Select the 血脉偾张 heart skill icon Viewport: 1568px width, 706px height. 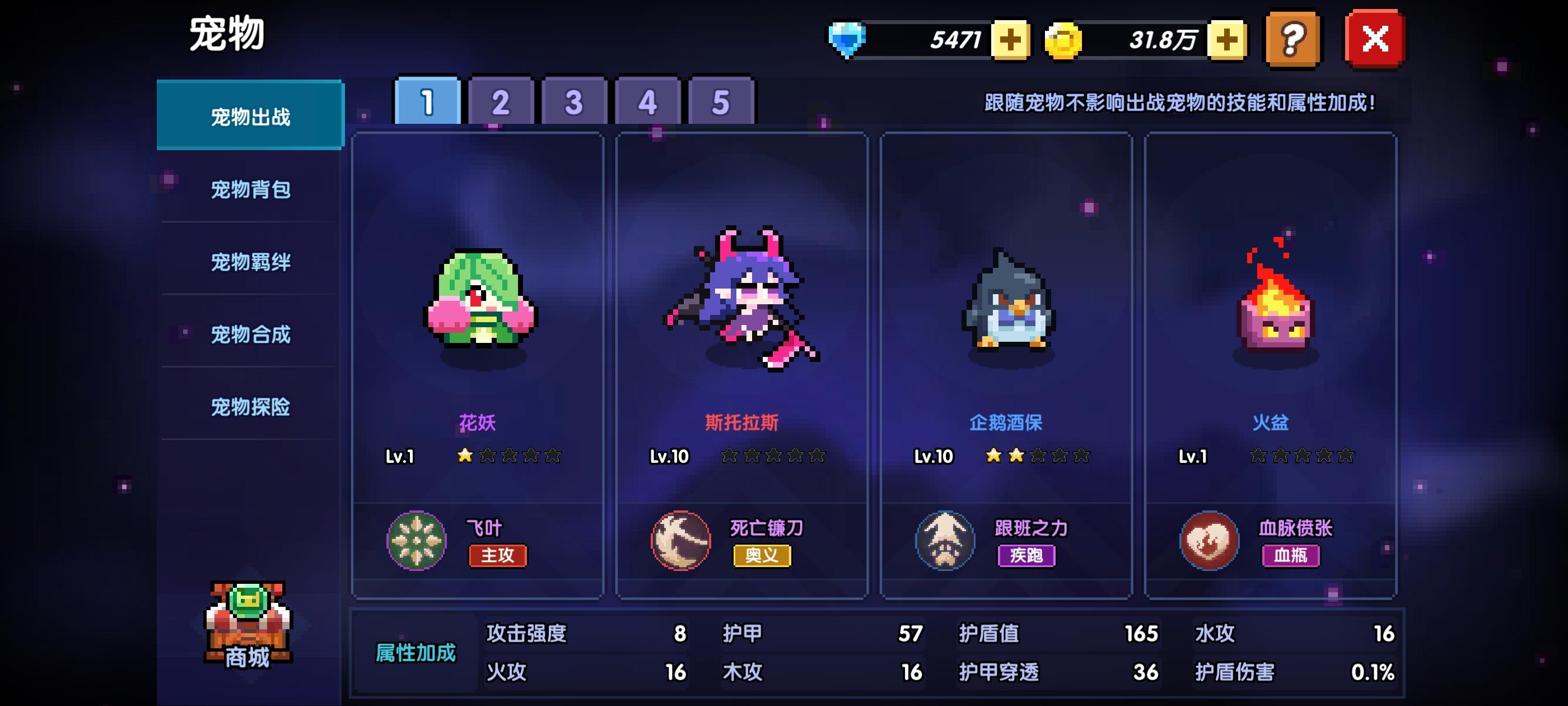coord(1209,540)
